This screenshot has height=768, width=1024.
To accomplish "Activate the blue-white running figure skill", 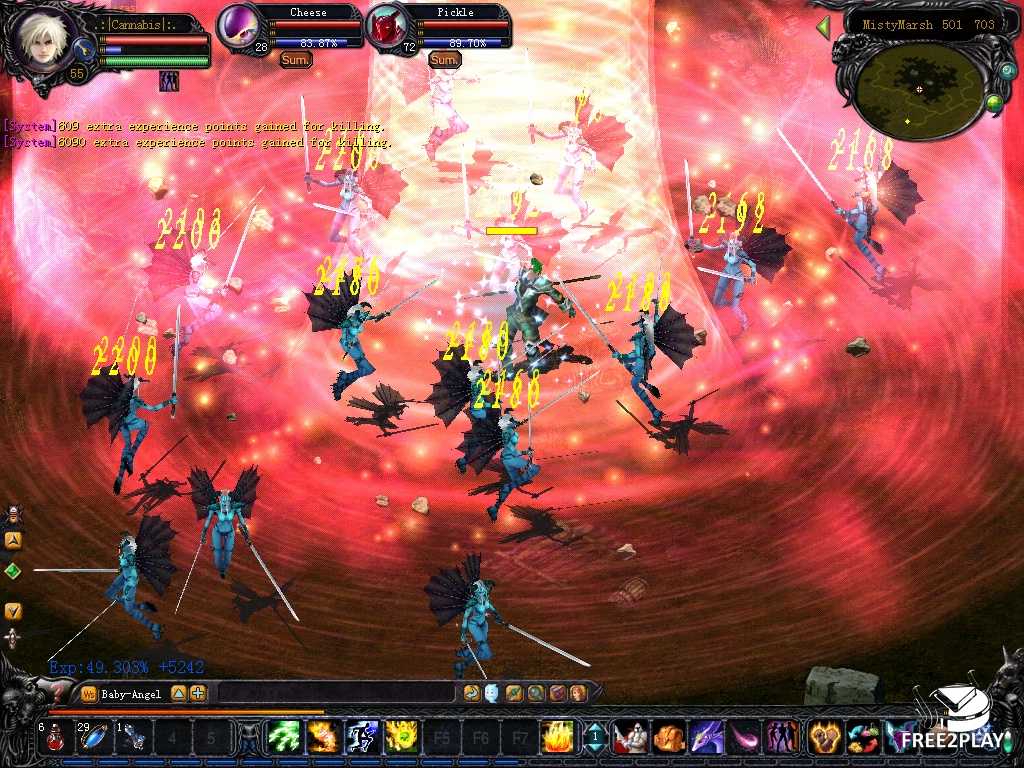I will click(361, 738).
